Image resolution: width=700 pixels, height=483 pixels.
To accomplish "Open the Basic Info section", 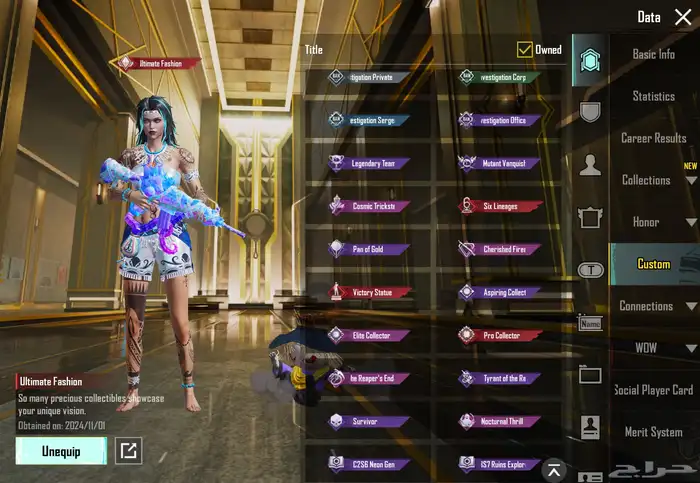I will click(653, 54).
